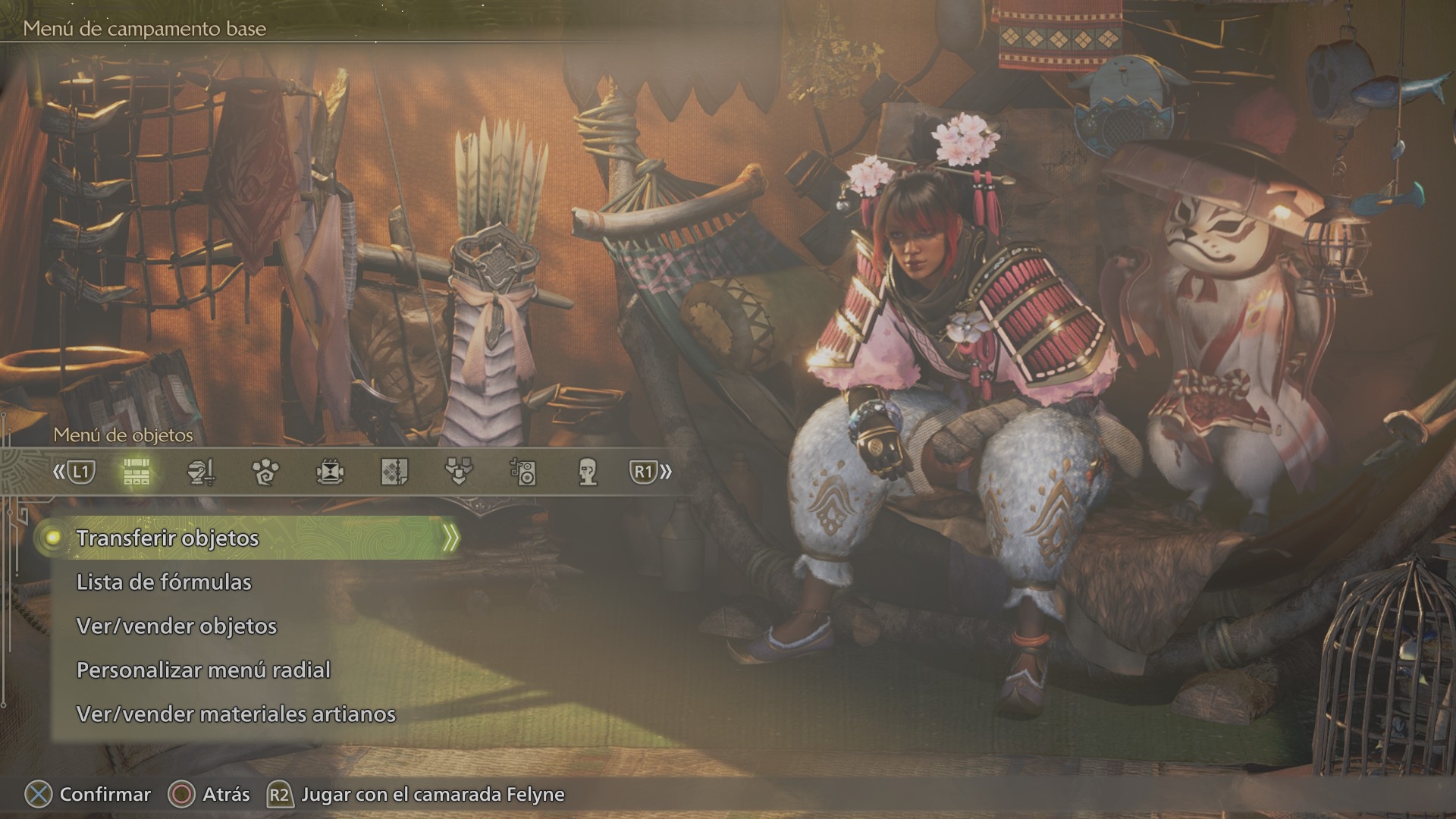Select the patterned sheet tab

[x=394, y=472]
